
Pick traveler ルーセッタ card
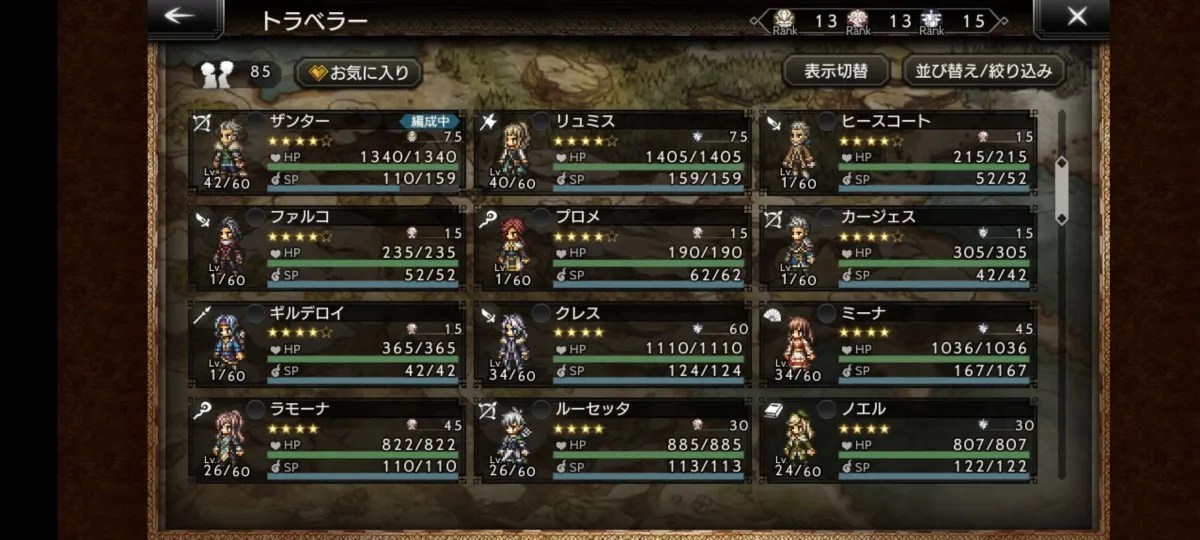coord(614,440)
